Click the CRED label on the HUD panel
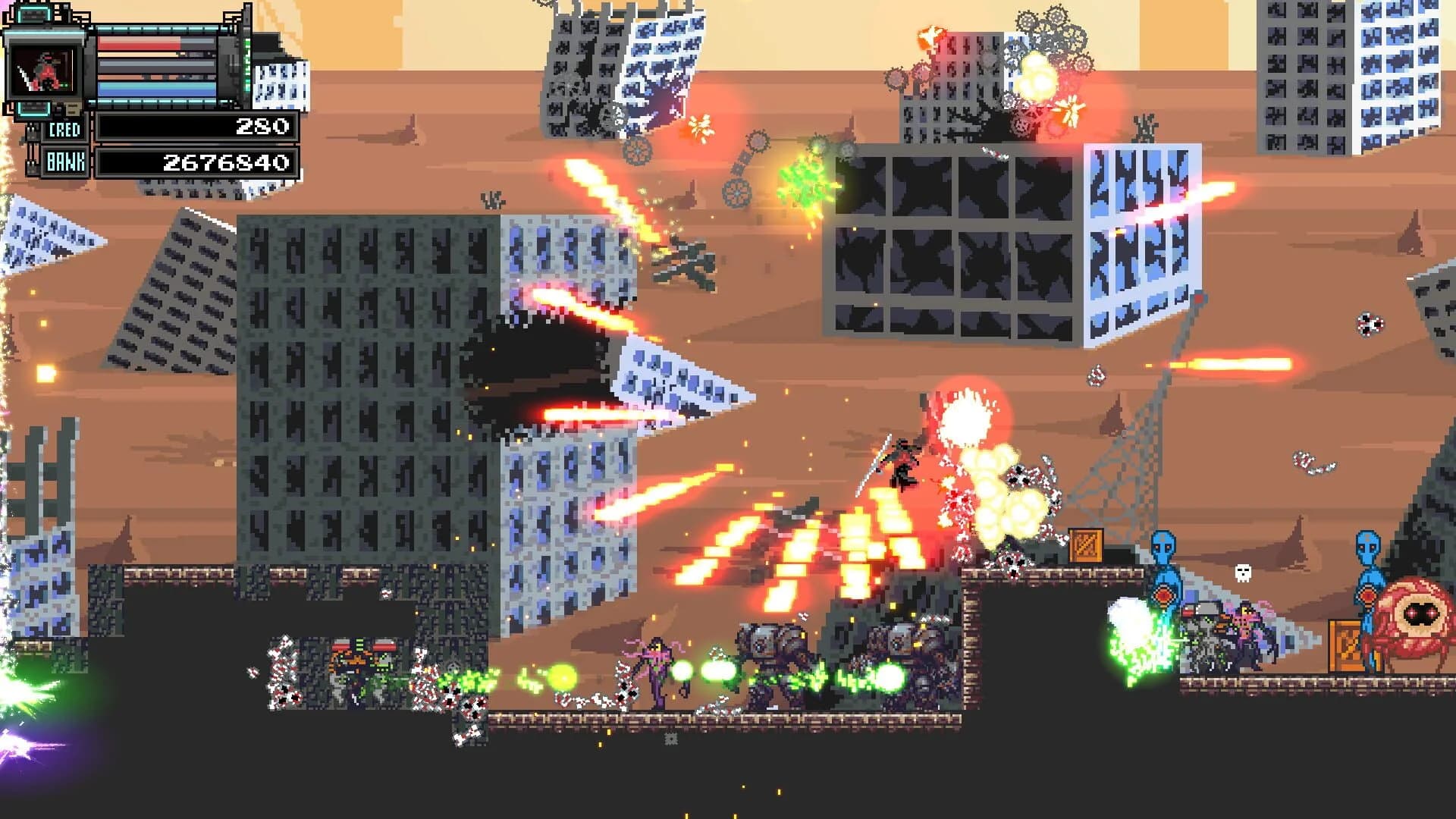 (x=65, y=129)
